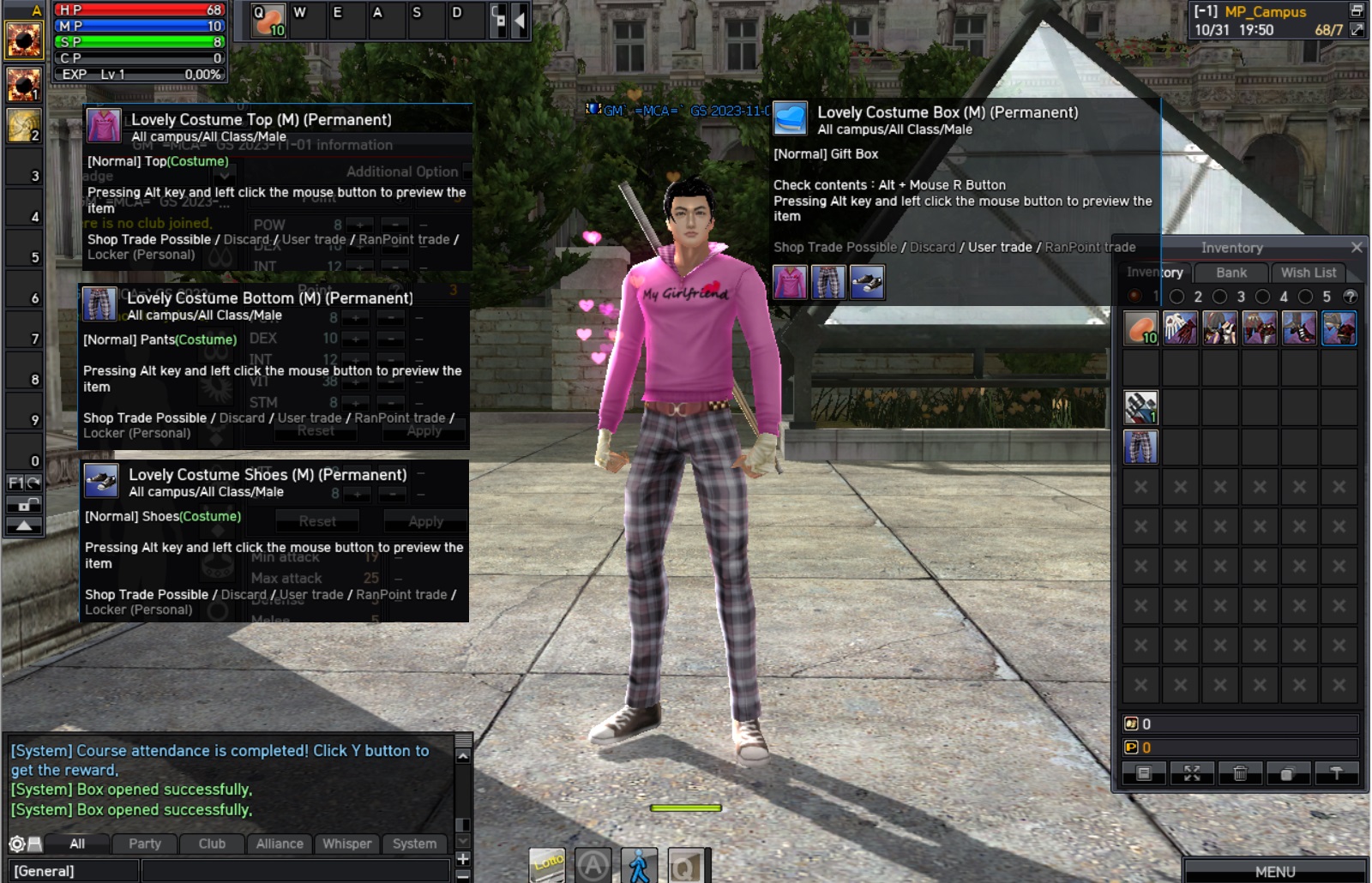Select the Club chat tab
Viewport: 1372px width, 883px height.
pos(212,844)
